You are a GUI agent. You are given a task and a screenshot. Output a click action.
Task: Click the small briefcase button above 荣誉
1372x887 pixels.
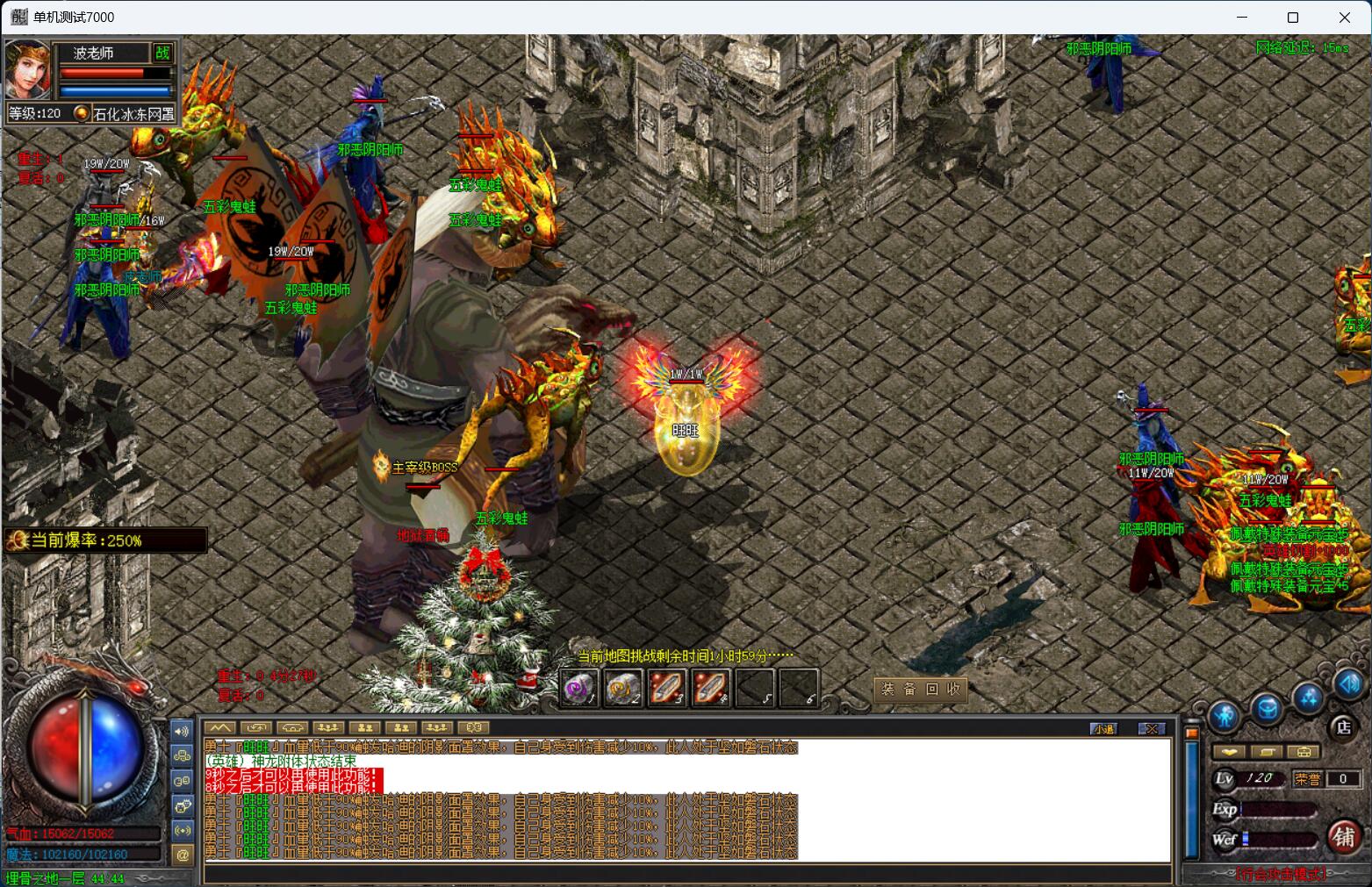click(x=1304, y=752)
